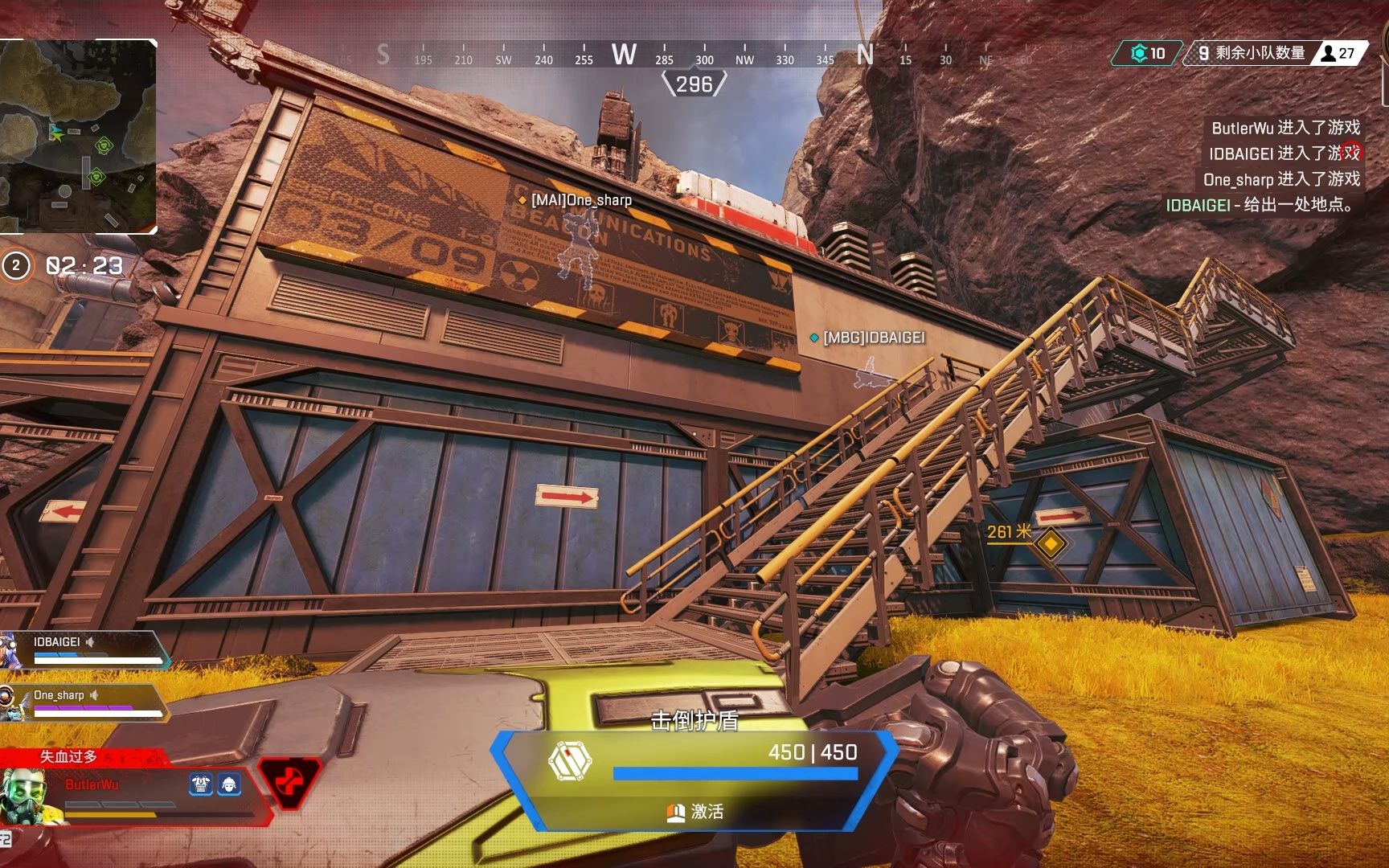Select IDBAIGEI's teammate panel
1389x868 pixels.
tap(84, 649)
